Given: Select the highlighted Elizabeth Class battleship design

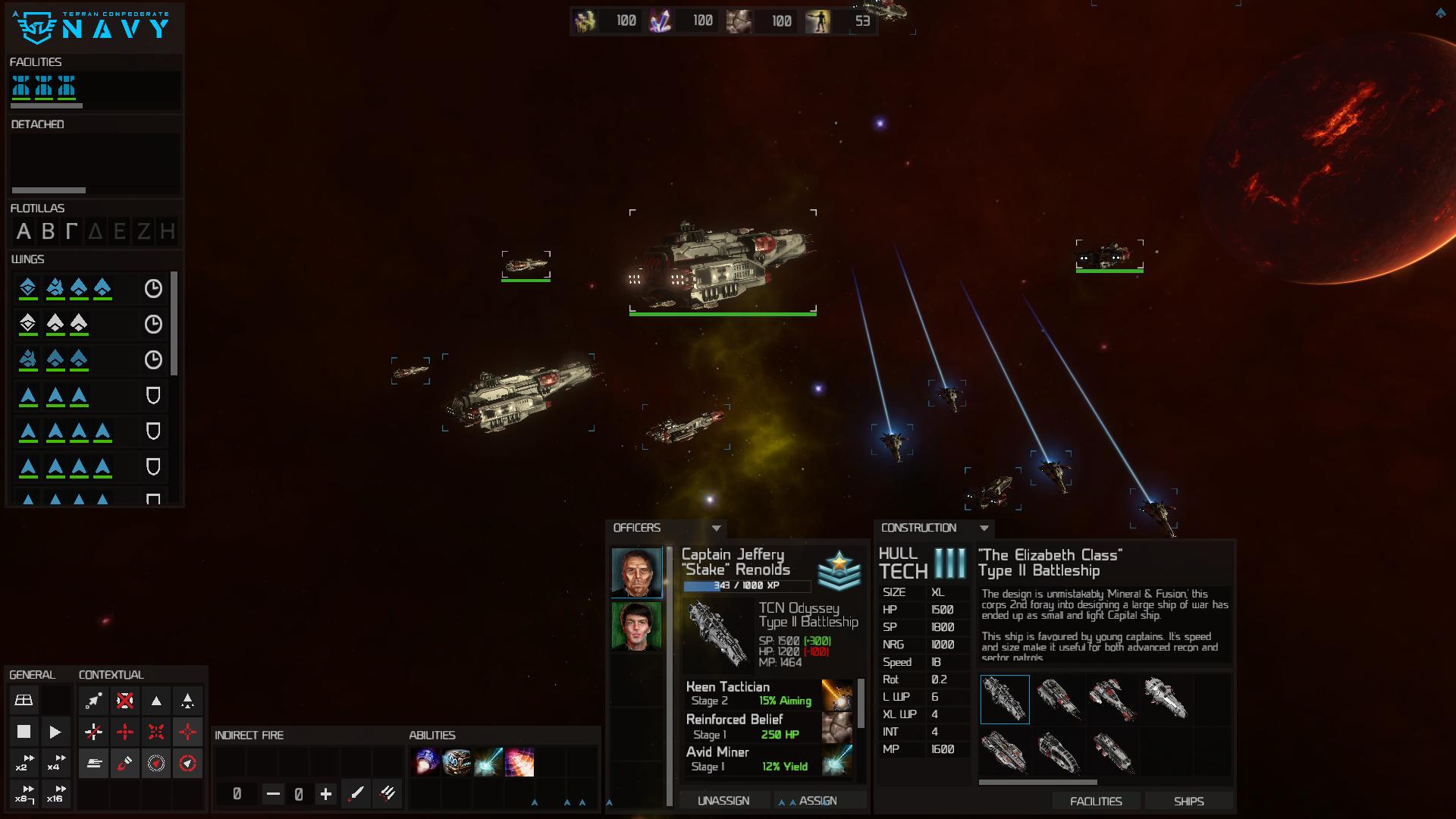Looking at the screenshot, I should point(1005,699).
